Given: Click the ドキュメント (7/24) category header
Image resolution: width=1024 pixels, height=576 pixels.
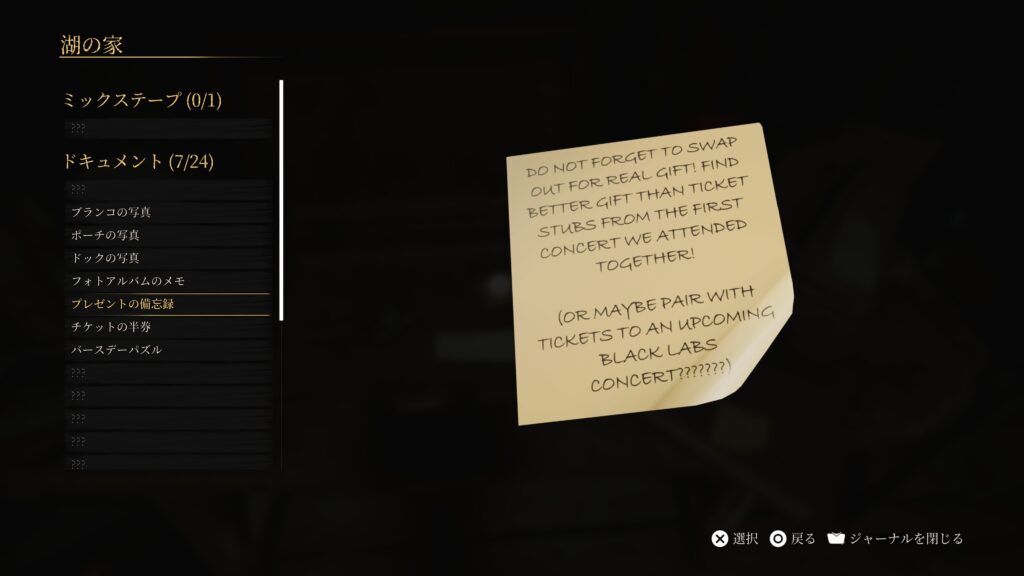Looking at the screenshot, I should click(x=138, y=161).
